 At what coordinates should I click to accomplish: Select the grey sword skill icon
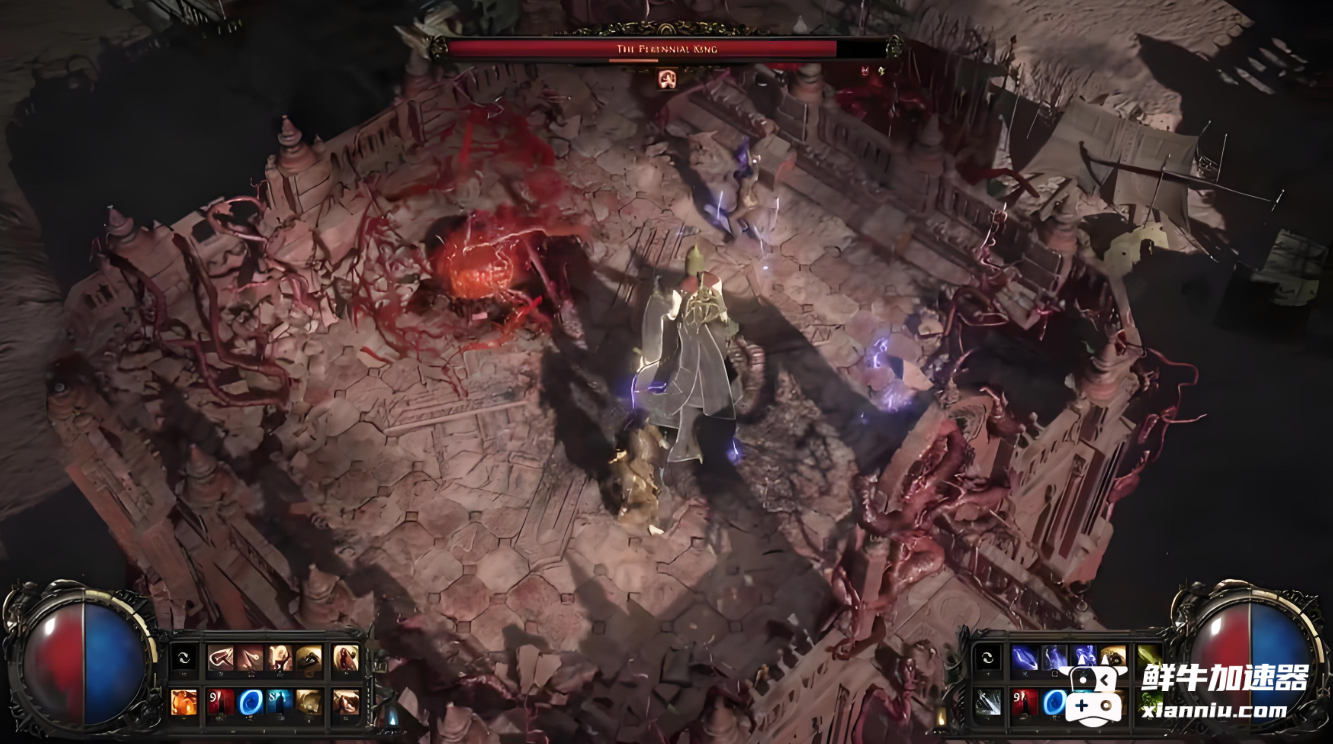(x=988, y=702)
